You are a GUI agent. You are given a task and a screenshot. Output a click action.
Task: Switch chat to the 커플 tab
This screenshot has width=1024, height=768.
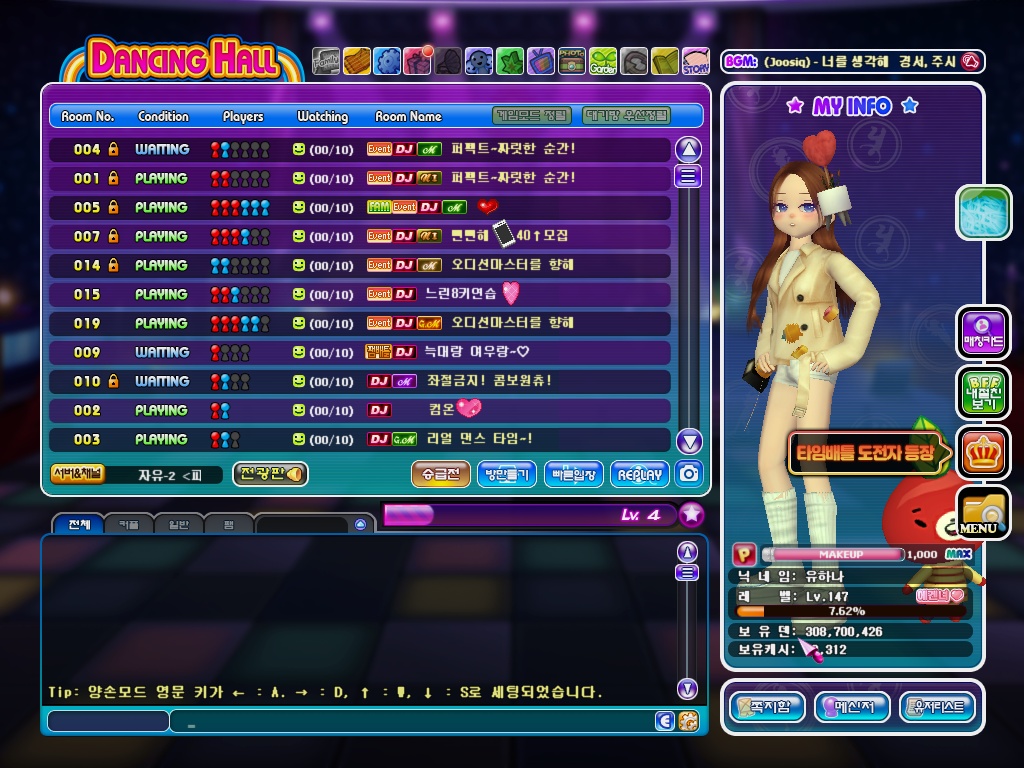click(129, 524)
